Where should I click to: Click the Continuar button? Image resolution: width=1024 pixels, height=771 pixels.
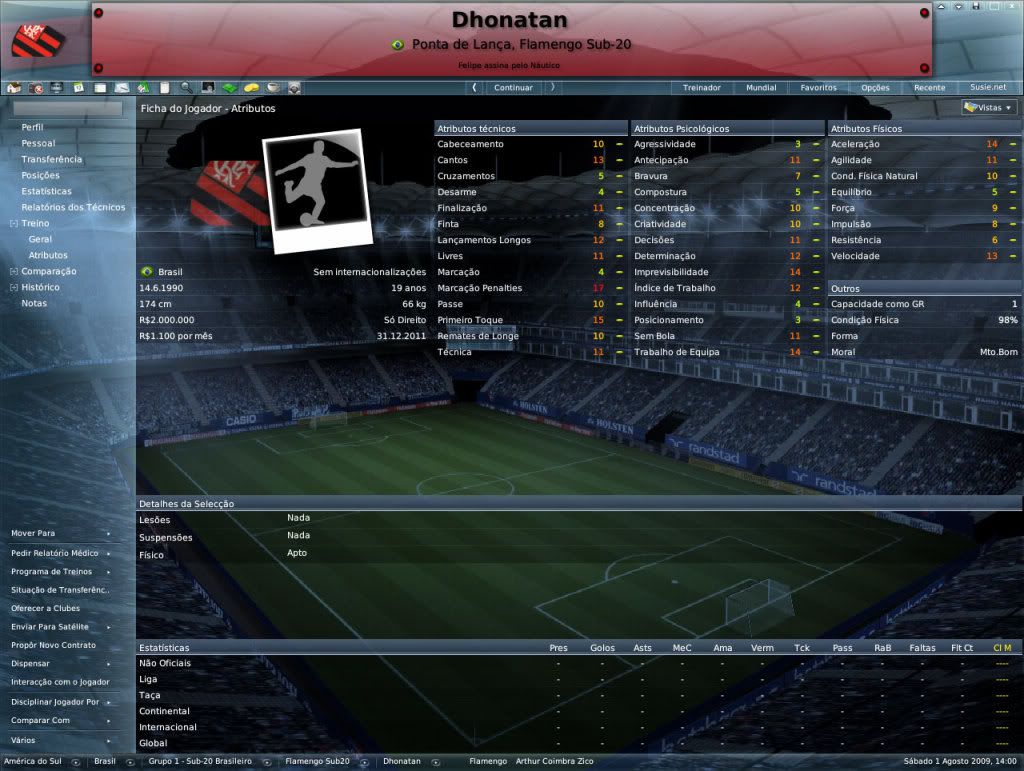click(x=513, y=88)
